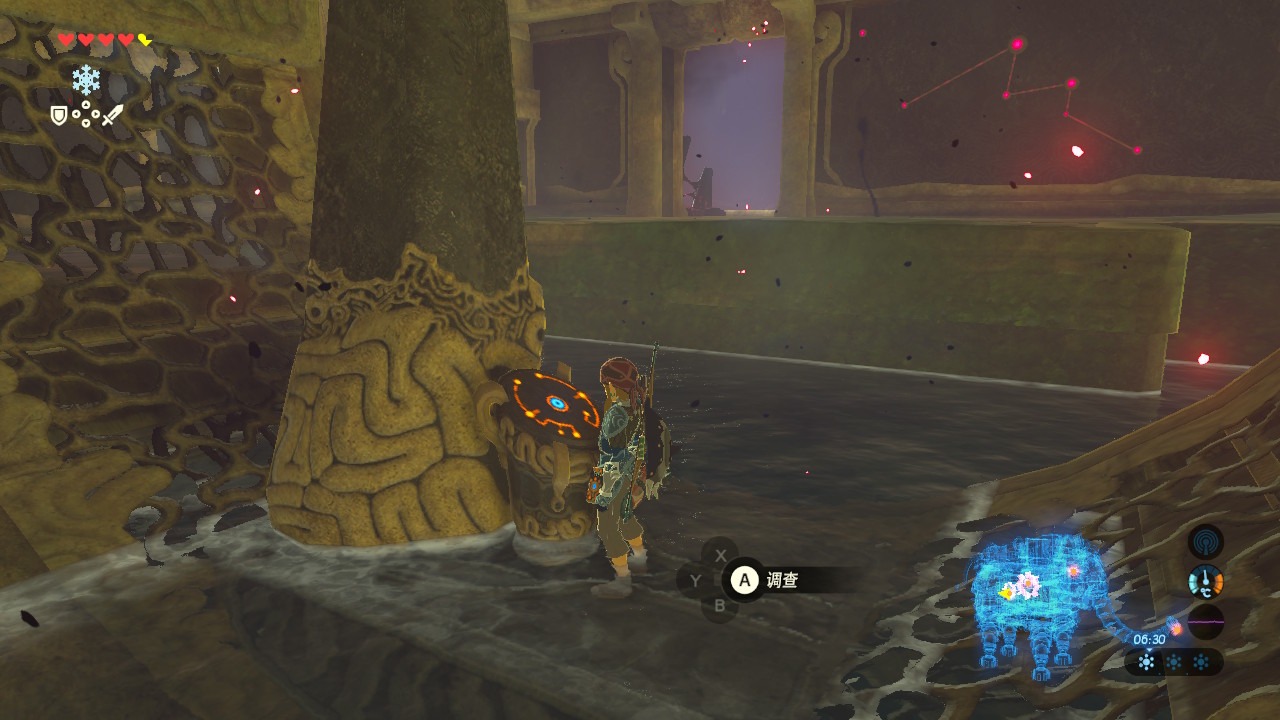Select the terminal marker on the elephant's trunk tip
The image size is (1280, 720).
pyautogui.click(x=1175, y=628)
